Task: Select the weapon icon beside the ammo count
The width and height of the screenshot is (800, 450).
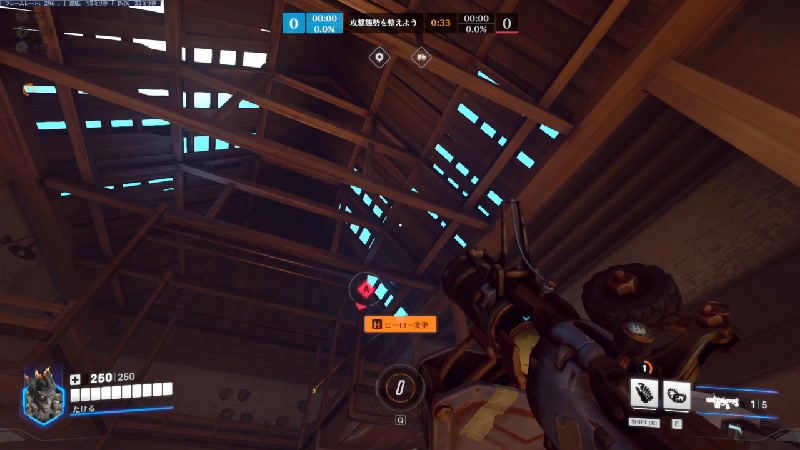Action: (723, 402)
